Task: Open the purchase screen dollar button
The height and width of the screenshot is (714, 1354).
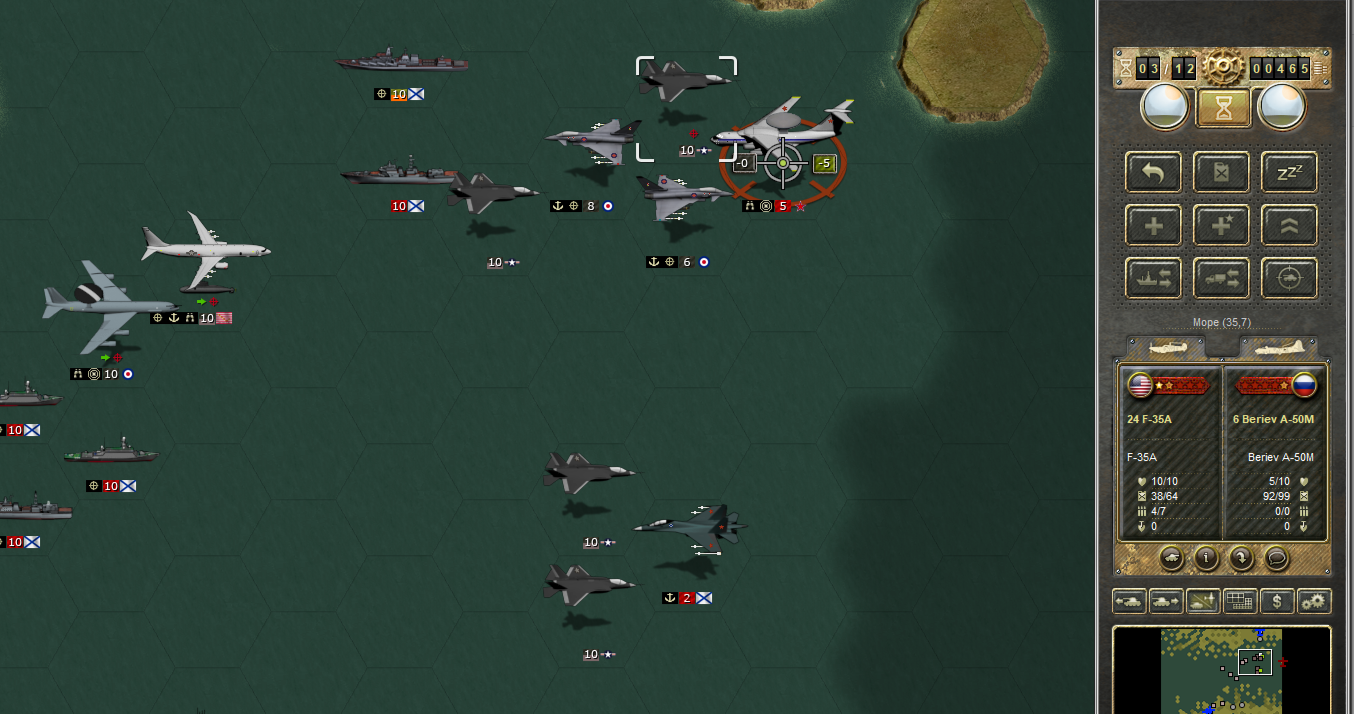Action: pos(1276,601)
